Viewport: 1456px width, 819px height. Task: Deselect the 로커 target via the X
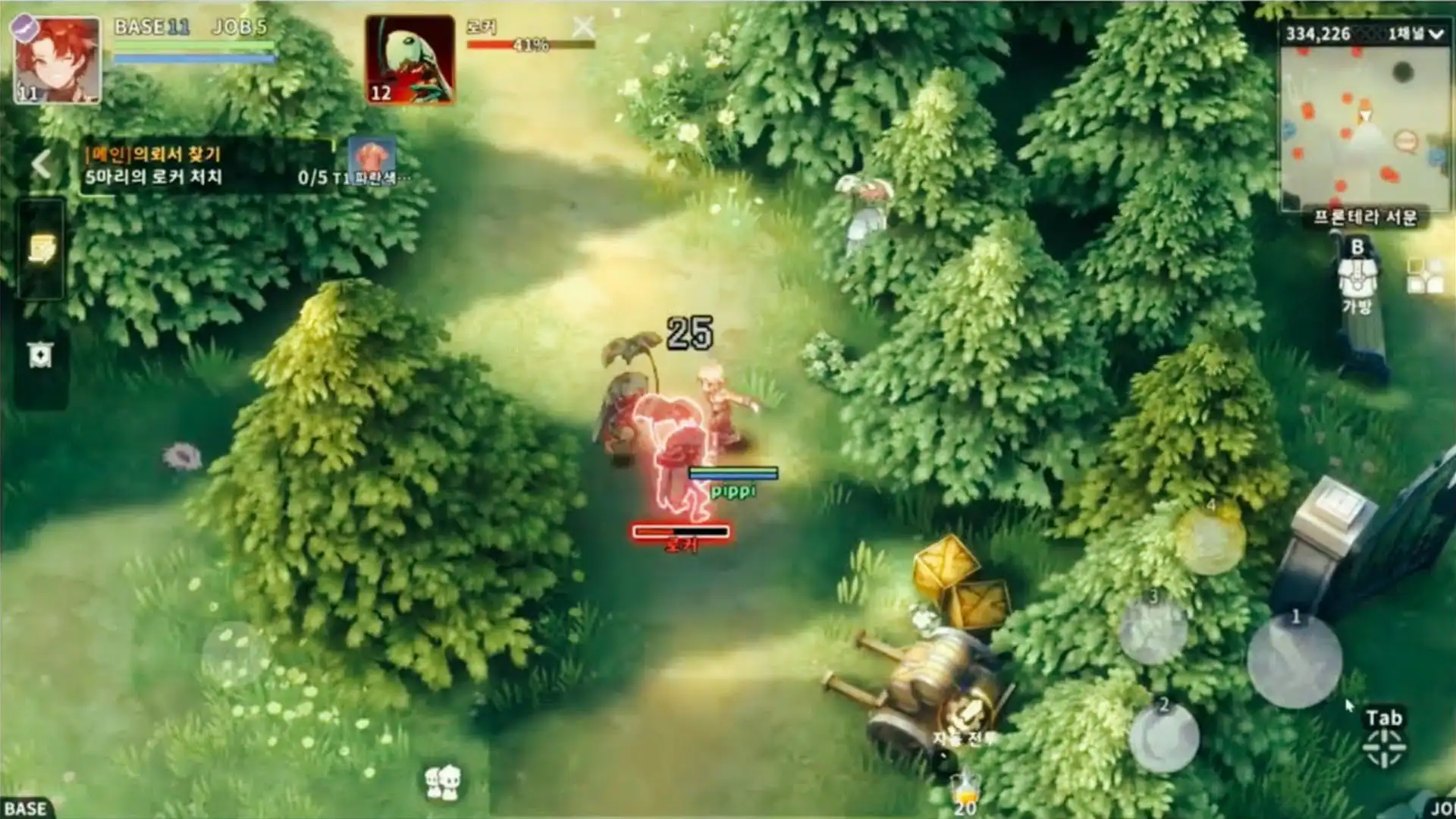click(x=584, y=27)
